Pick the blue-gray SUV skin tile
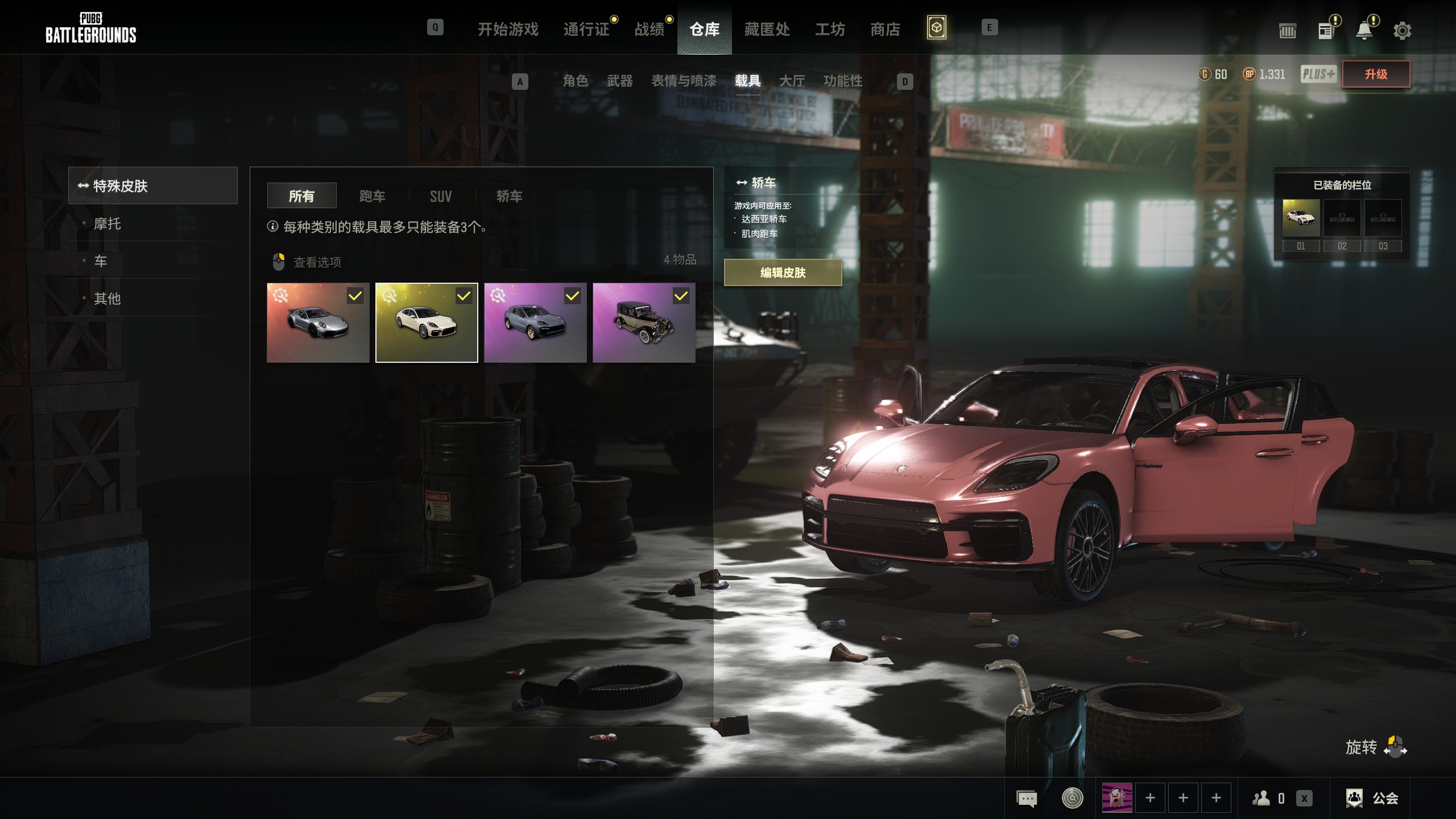 coord(535,322)
